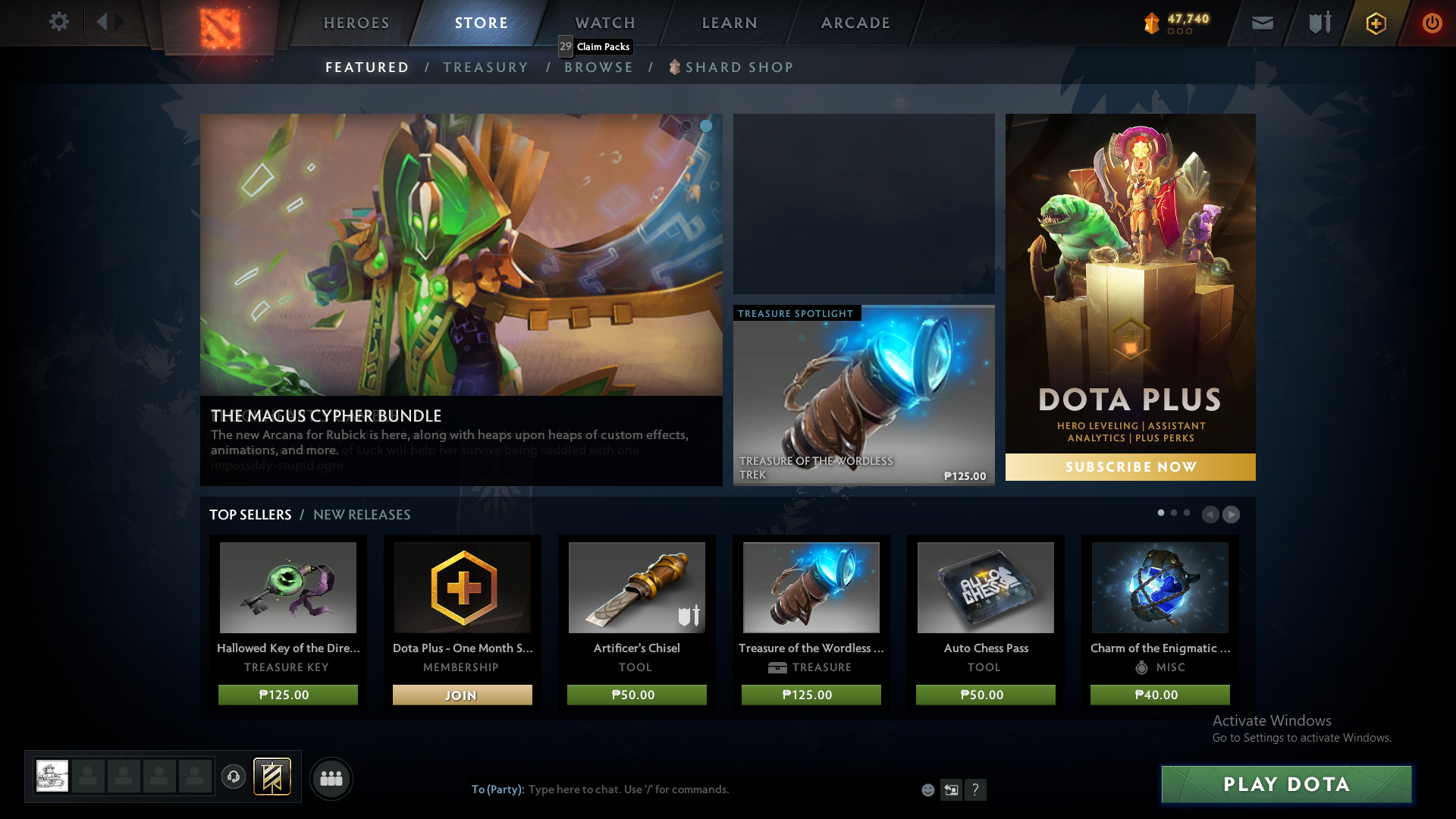Click the party chat text input field
This screenshot has width=1456, height=819.
click(x=682, y=789)
